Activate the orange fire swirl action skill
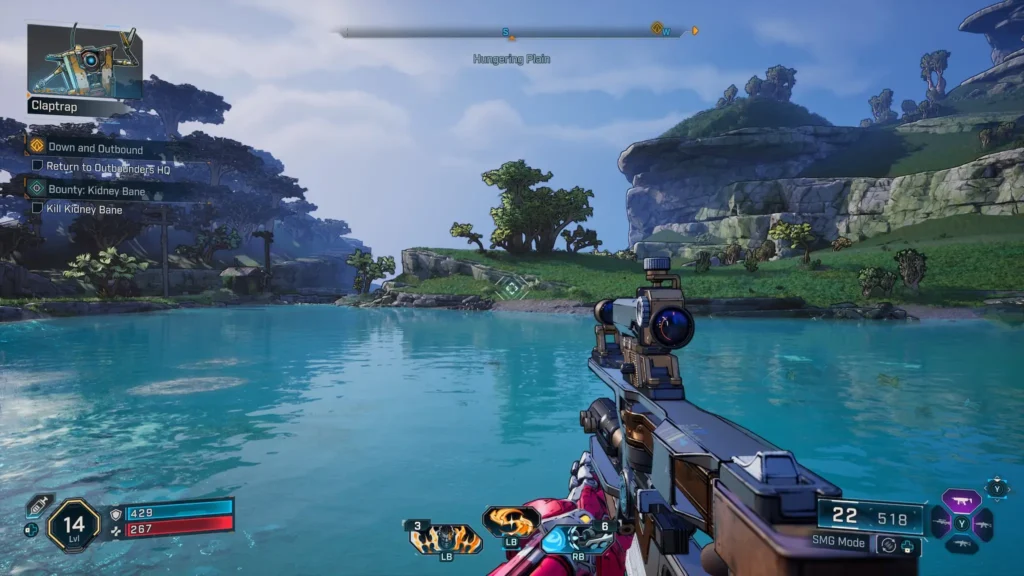Image resolution: width=1024 pixels, height=576 pixels. pyautogui.click(x=511, y=521)
